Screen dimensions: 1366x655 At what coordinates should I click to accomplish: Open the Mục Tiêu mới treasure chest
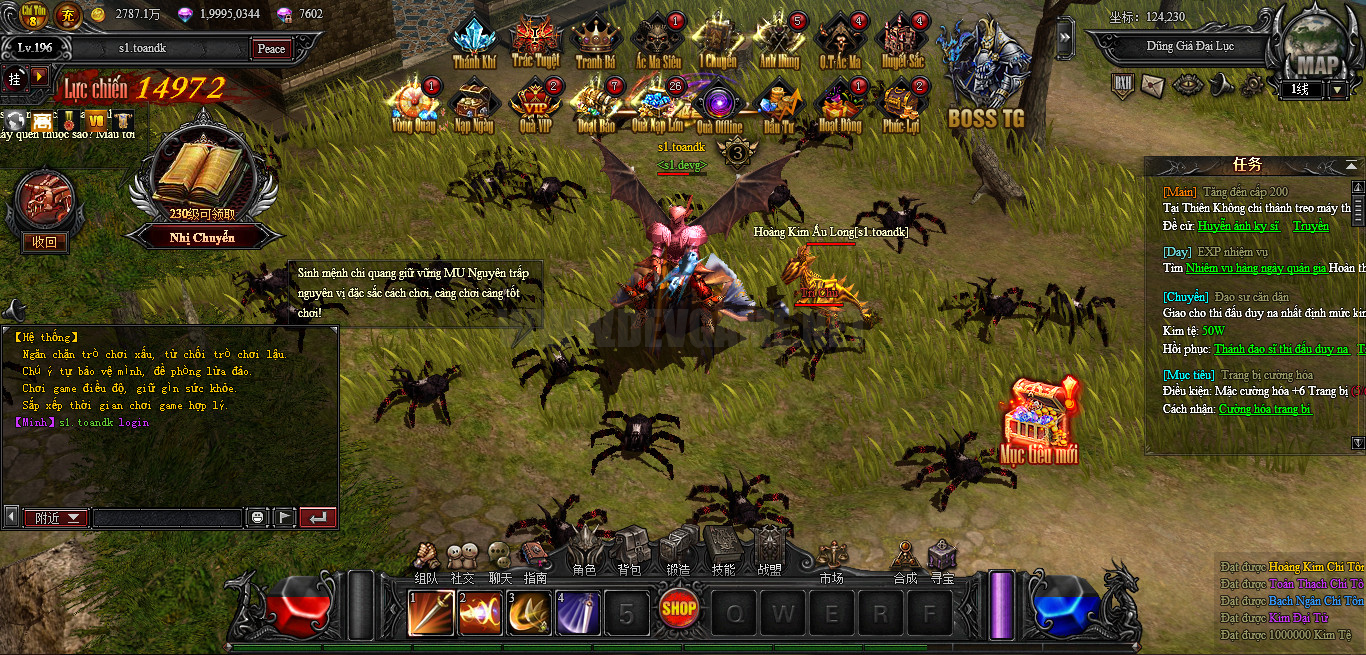click(1040, 420)
